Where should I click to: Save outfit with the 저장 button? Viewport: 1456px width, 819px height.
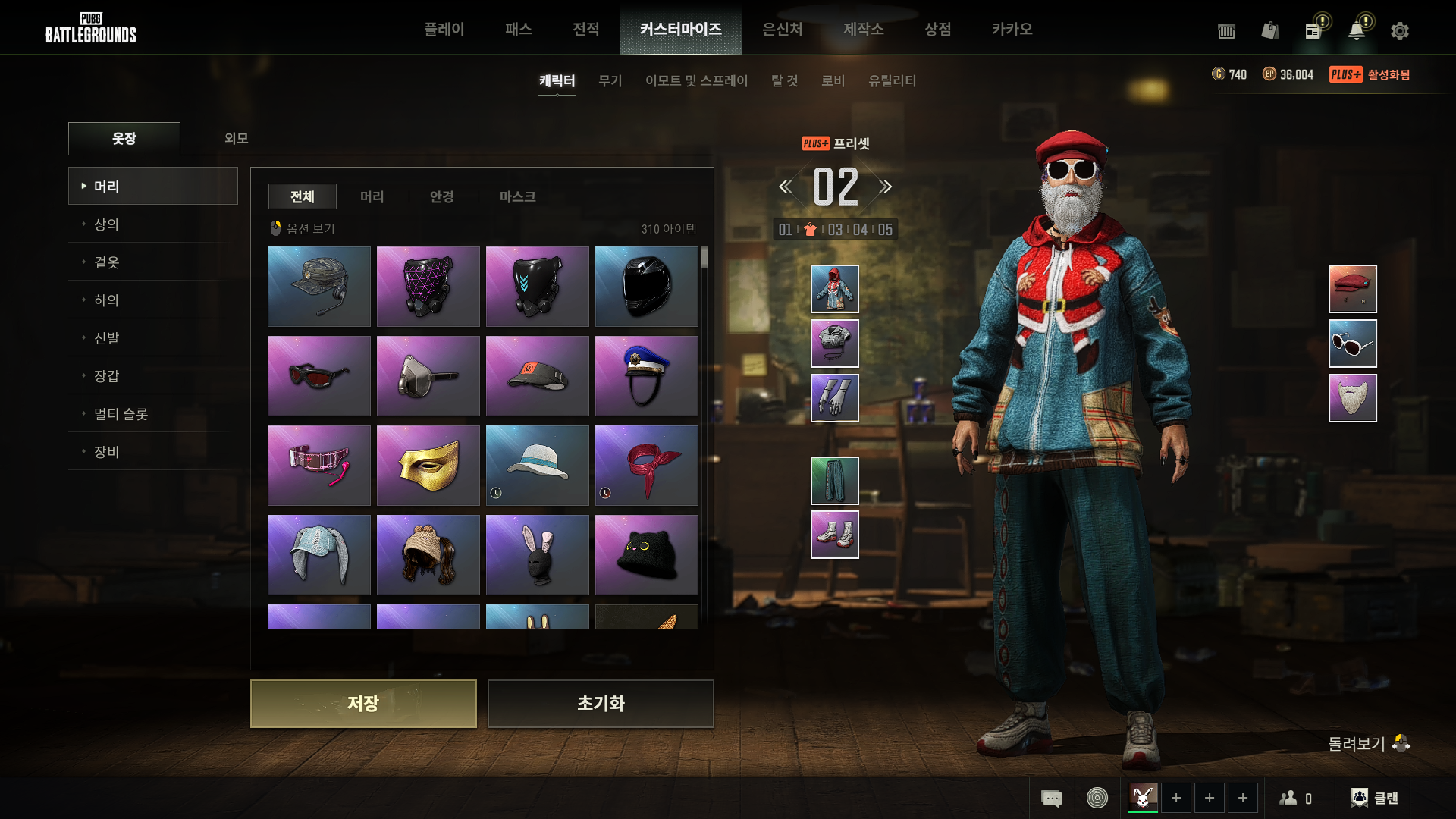tap(363, 704)
